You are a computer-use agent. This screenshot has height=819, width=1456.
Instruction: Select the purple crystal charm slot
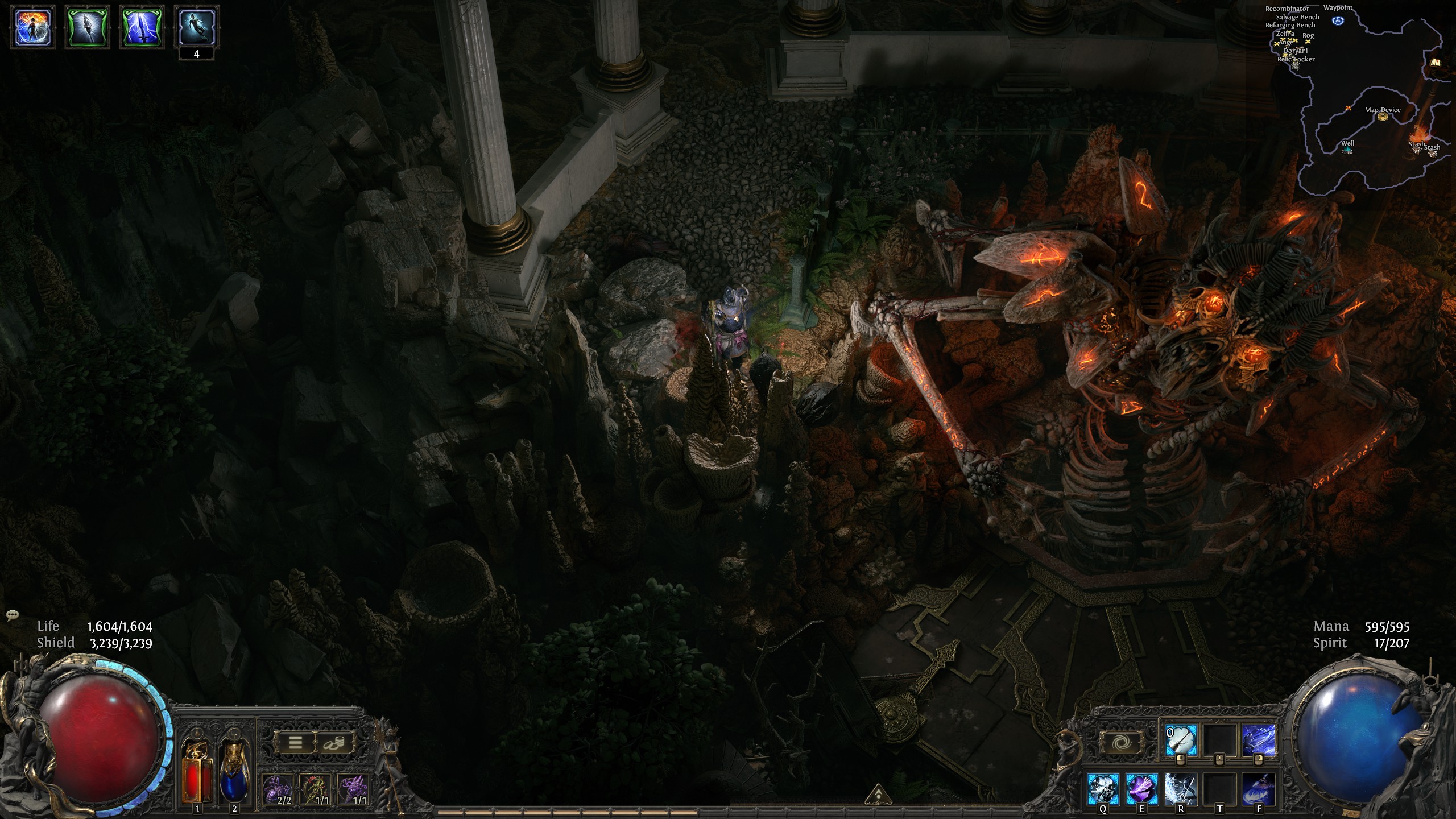coord(353,789)
